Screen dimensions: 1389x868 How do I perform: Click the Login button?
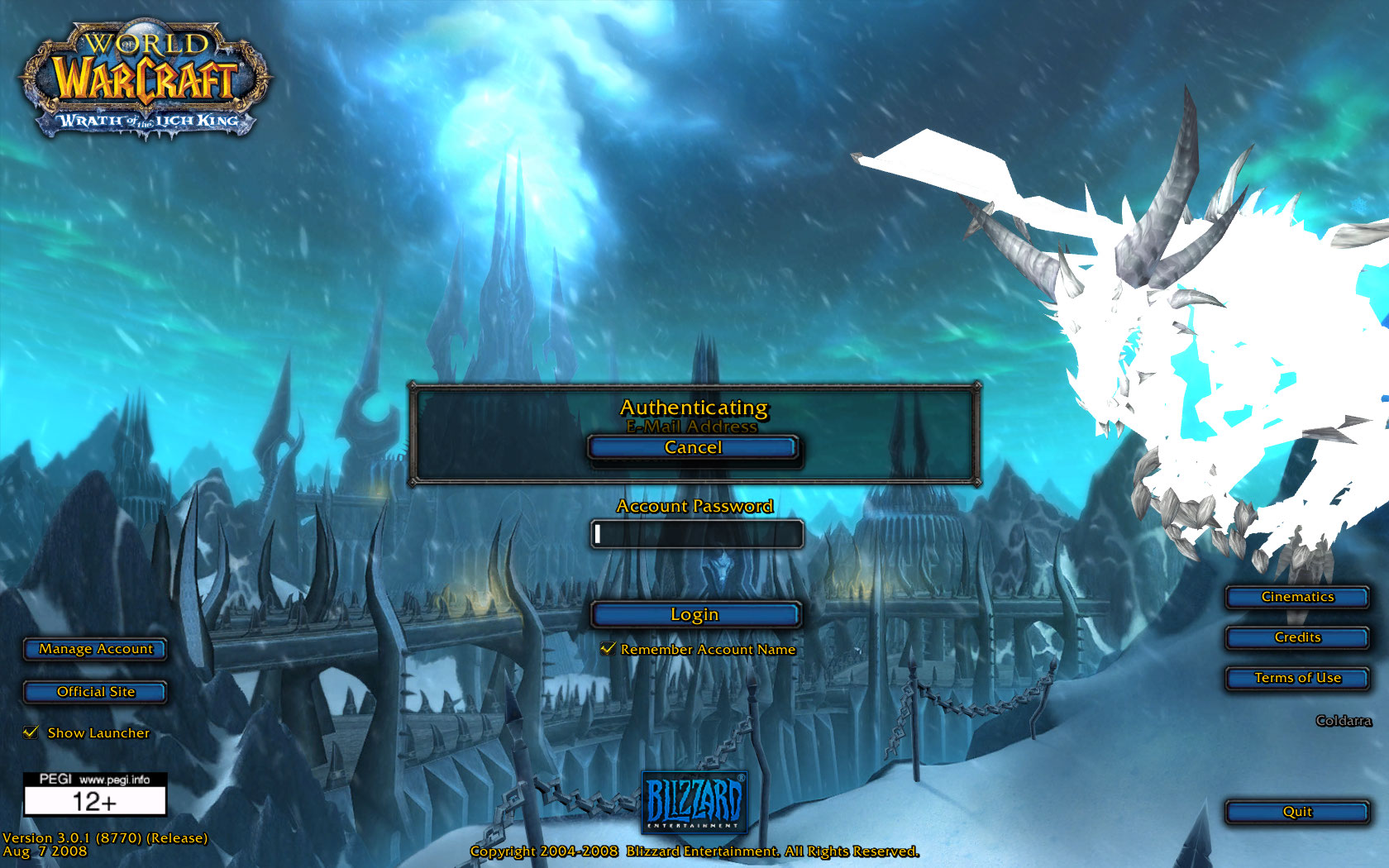(694, 615)
